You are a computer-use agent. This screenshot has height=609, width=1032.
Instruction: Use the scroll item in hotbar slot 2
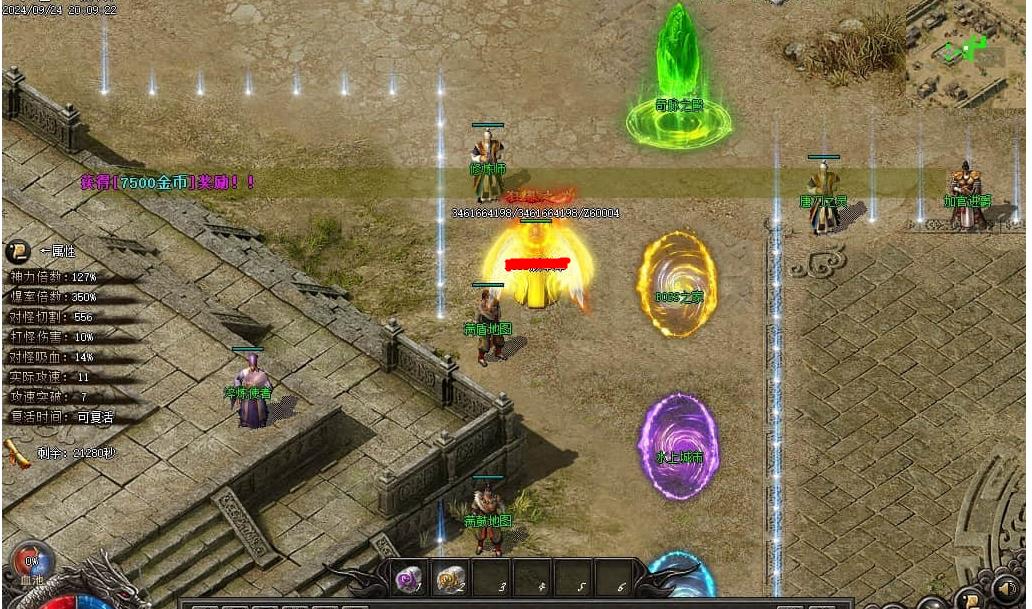click(x=451, y=577)
